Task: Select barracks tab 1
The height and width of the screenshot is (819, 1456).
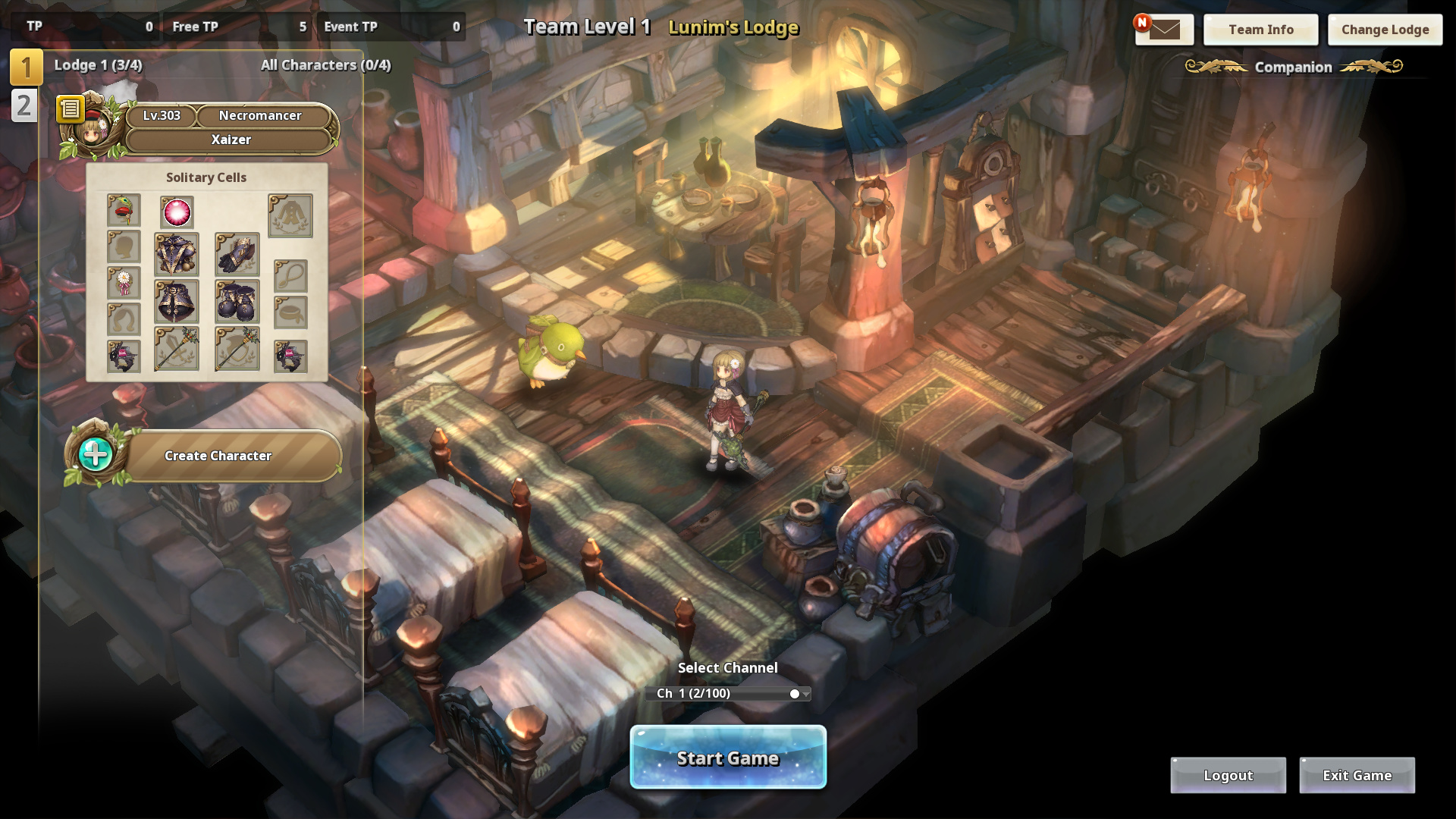Action: 26,67
